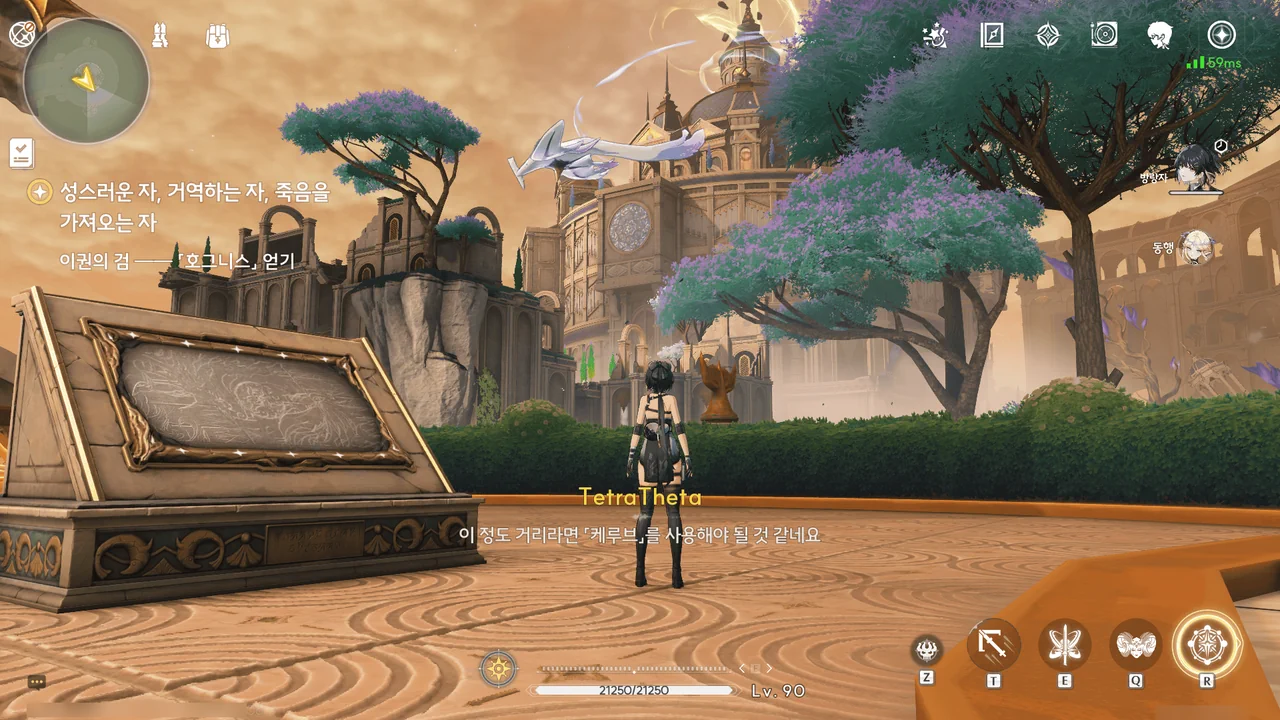Screen dimensions: 1280x720
Task: Use the arrow utility gadget icon
Action: coord(994,645)
